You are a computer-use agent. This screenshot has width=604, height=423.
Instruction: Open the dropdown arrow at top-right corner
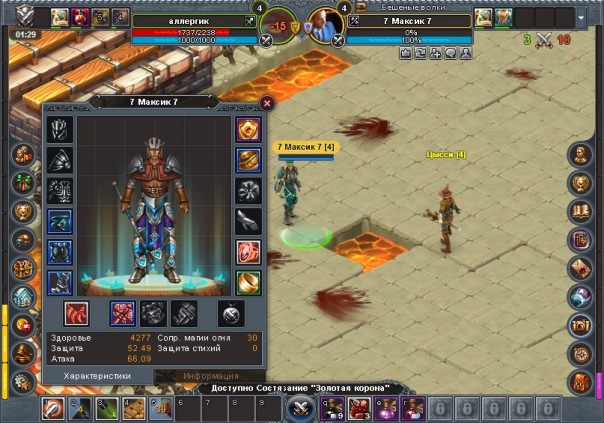coord(583,17)
